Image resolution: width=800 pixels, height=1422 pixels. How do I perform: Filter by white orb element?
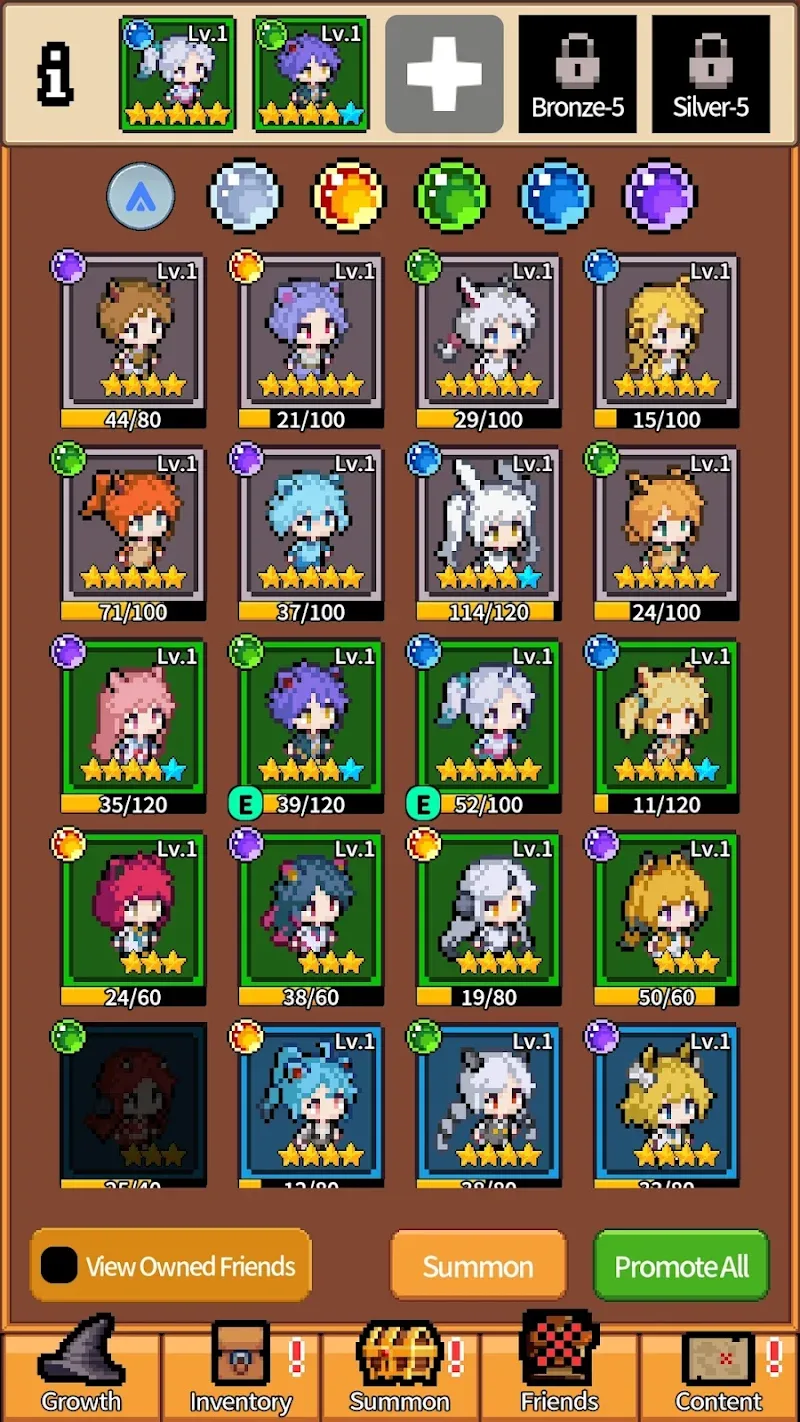pos(245,196)
